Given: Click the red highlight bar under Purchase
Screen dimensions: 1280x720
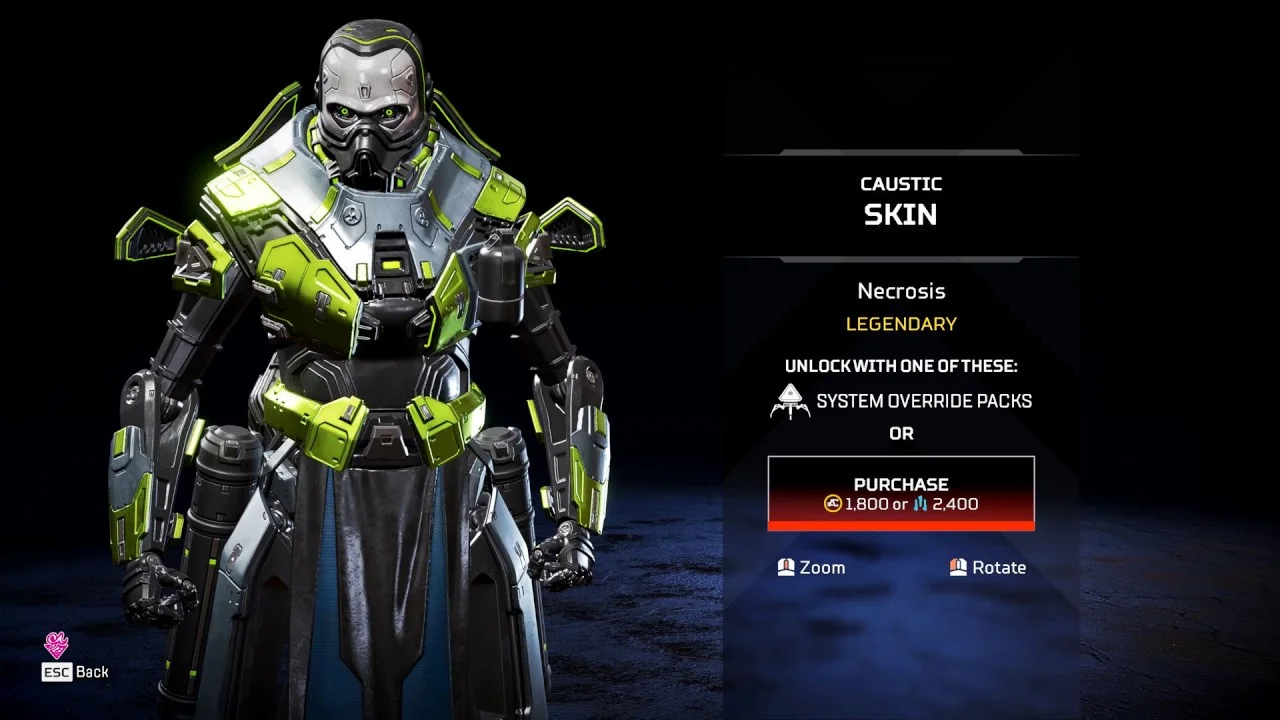Looking at the screenshot, I should 900,526.
